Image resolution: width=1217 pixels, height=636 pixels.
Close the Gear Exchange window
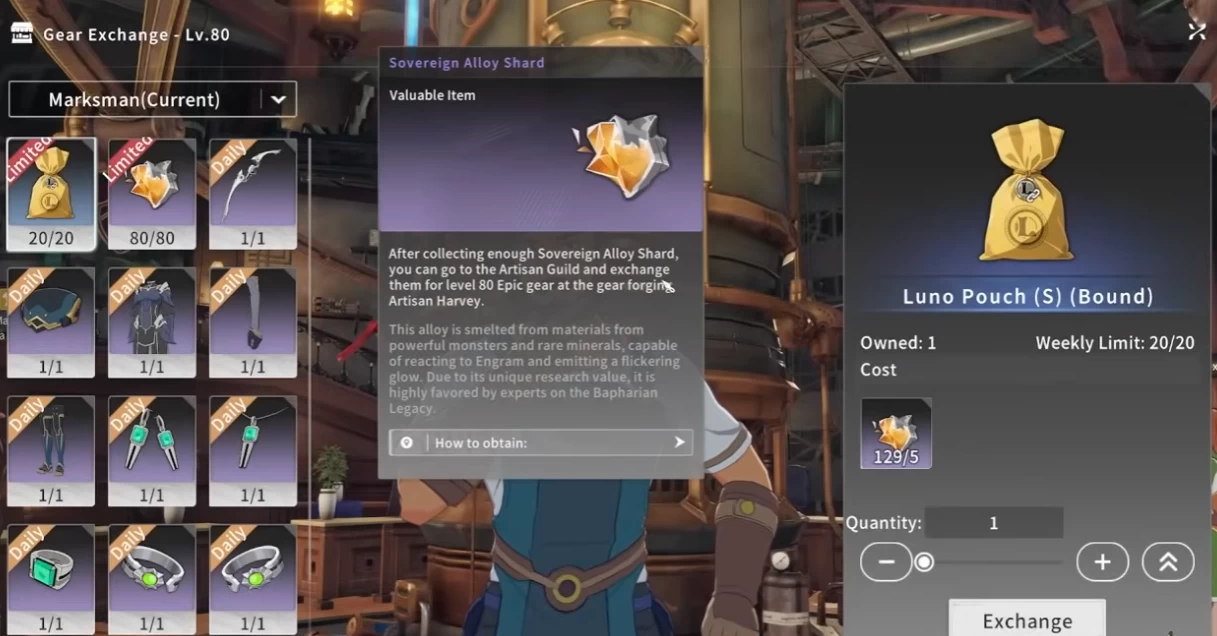click(1196, 32)
